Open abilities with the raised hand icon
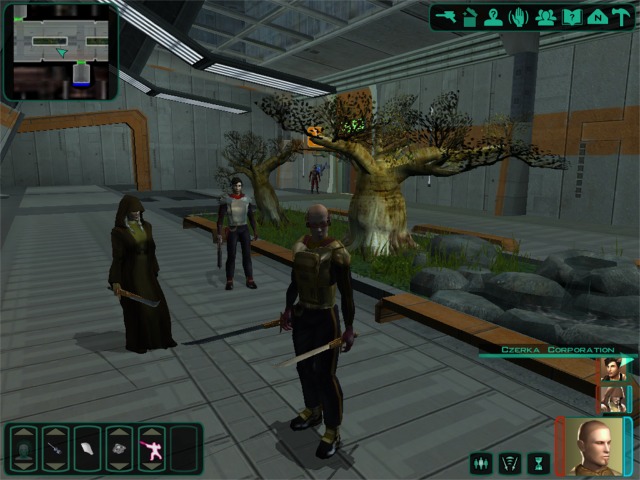The image size is (640, 480). point(520,16)
